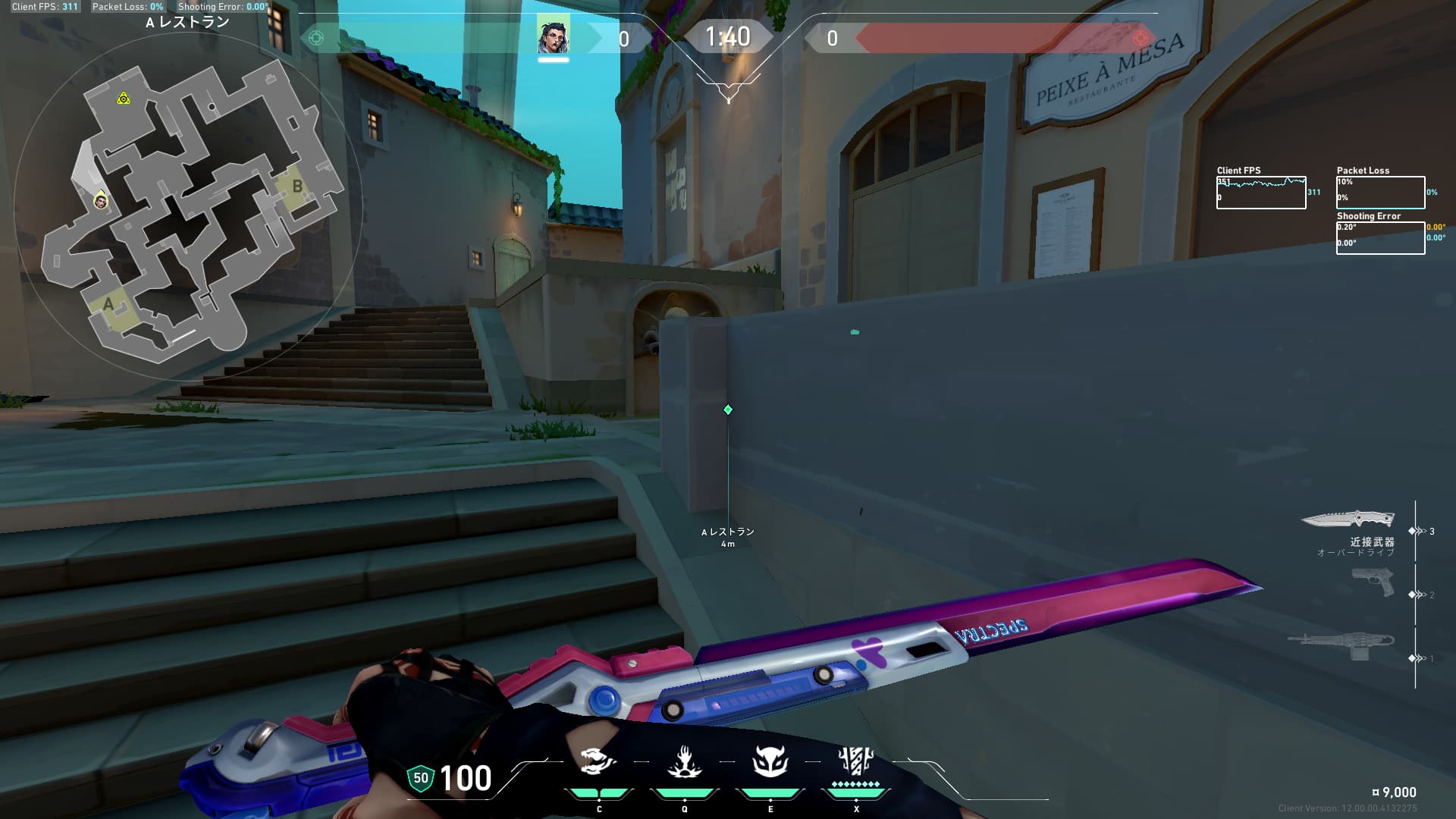Trigger the Nightfall ultimate icon
This screenshot has width=1456, height=819.
[x=855, y=760]
